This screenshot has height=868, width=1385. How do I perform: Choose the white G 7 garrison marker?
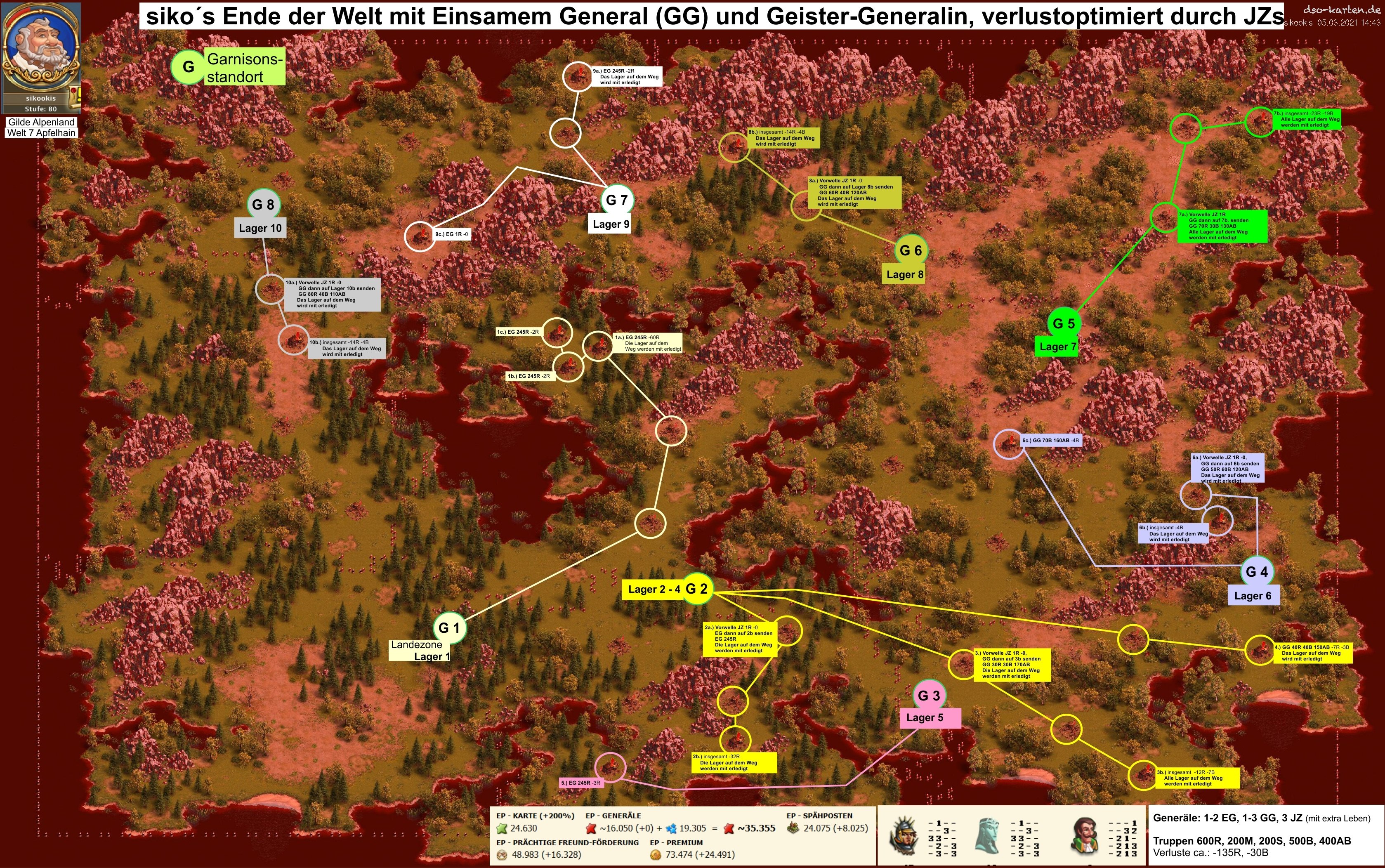point(617,200)
